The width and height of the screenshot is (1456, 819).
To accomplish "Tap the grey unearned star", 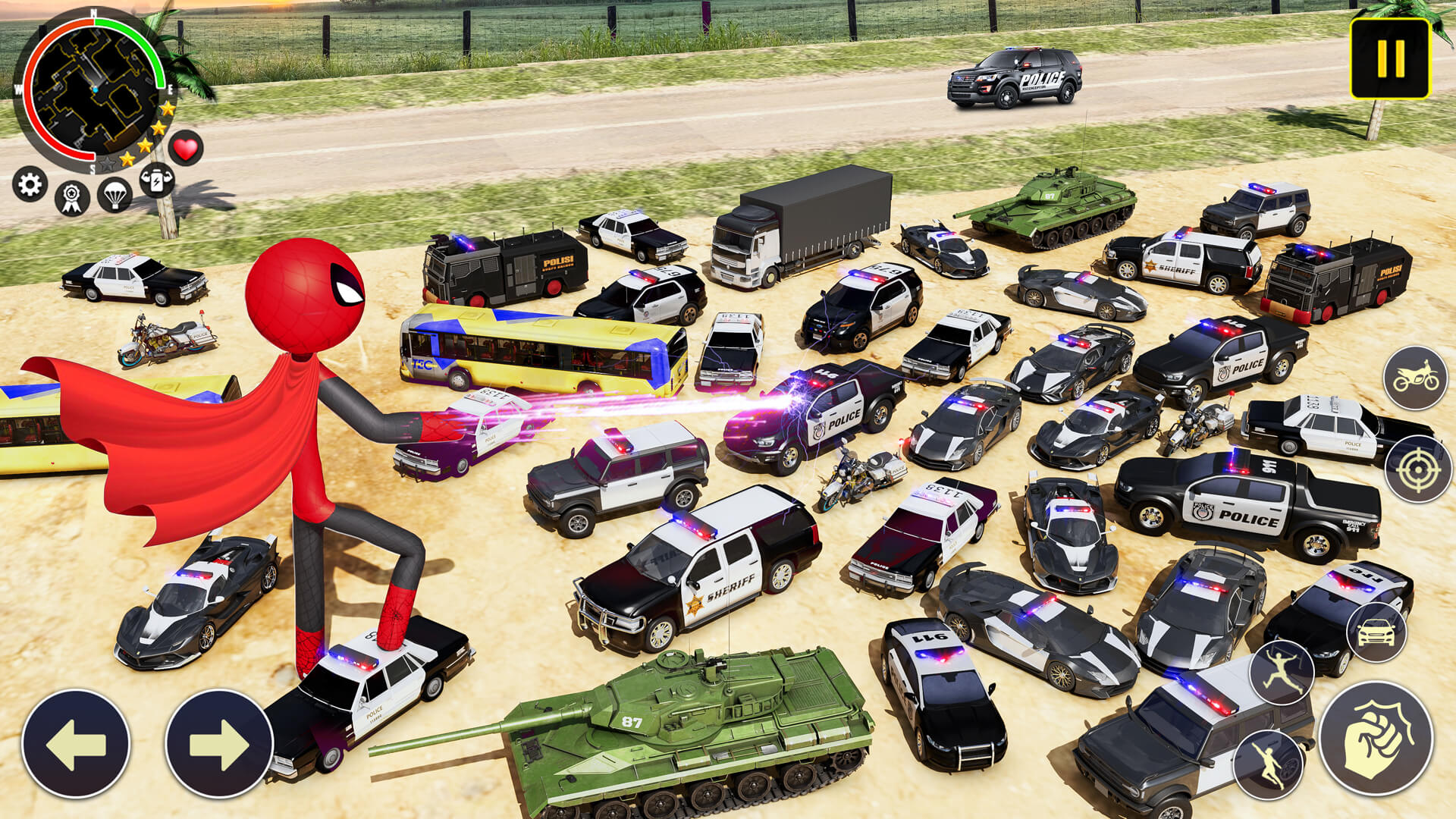I will pos(107,163).
